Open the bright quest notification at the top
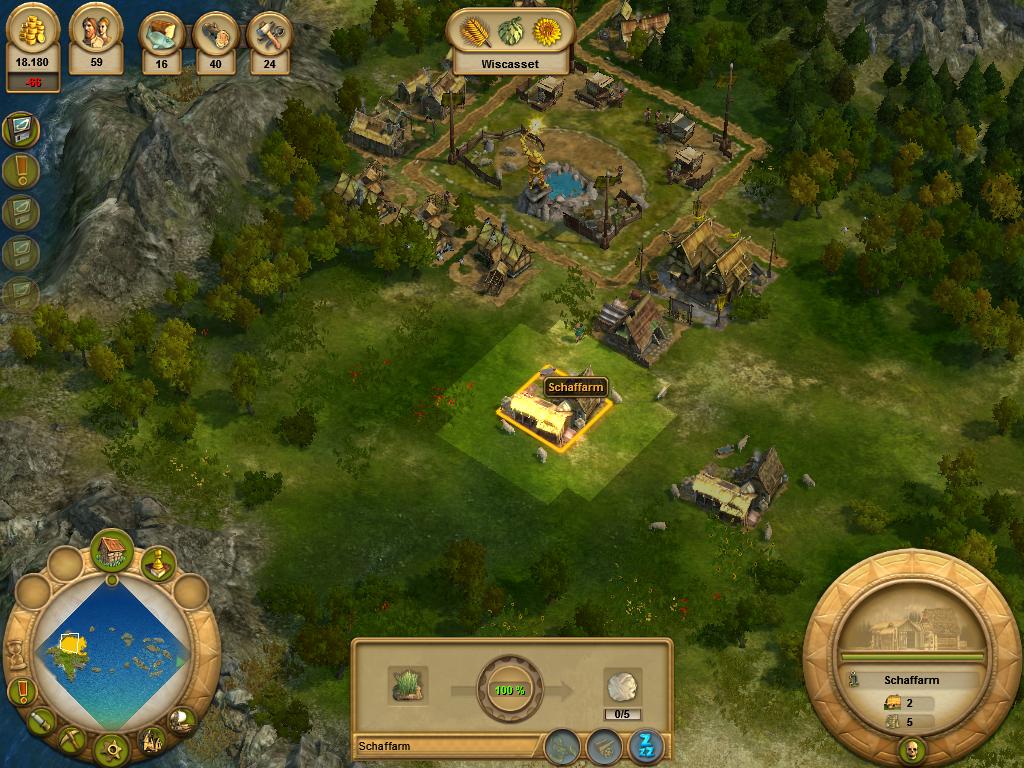 pyautogui.click(x=20, y=129)
